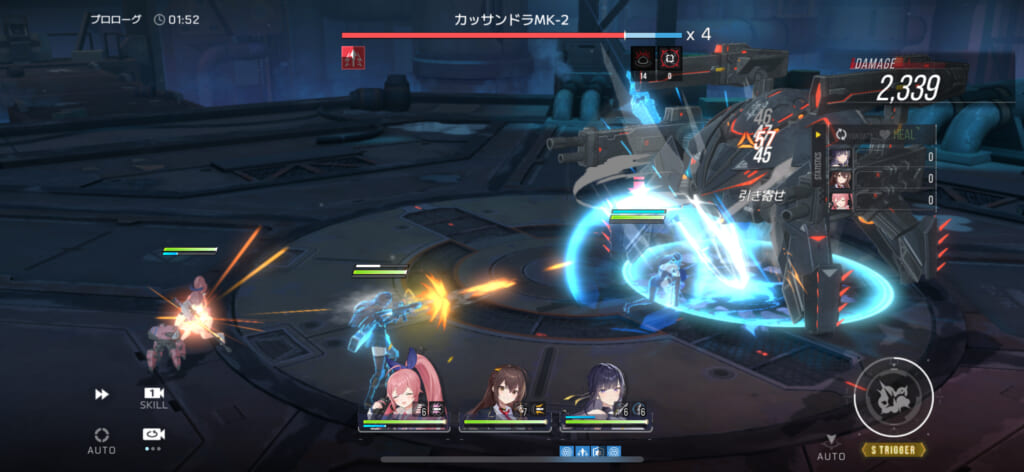Collapse the statistics panel with yellow arrow
Viewport: 1024px width, 472px height.
tap(820, 135)
